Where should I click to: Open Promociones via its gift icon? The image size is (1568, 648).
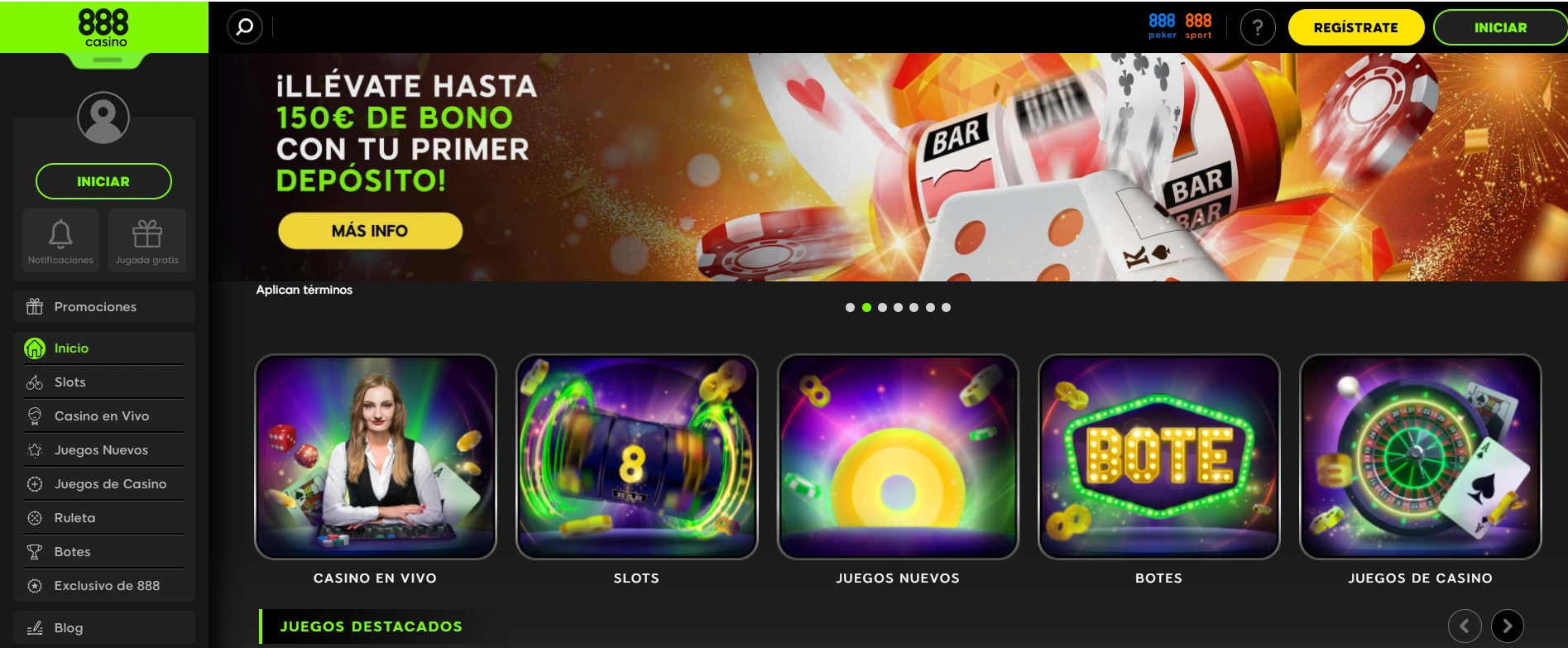click(33, 306)
